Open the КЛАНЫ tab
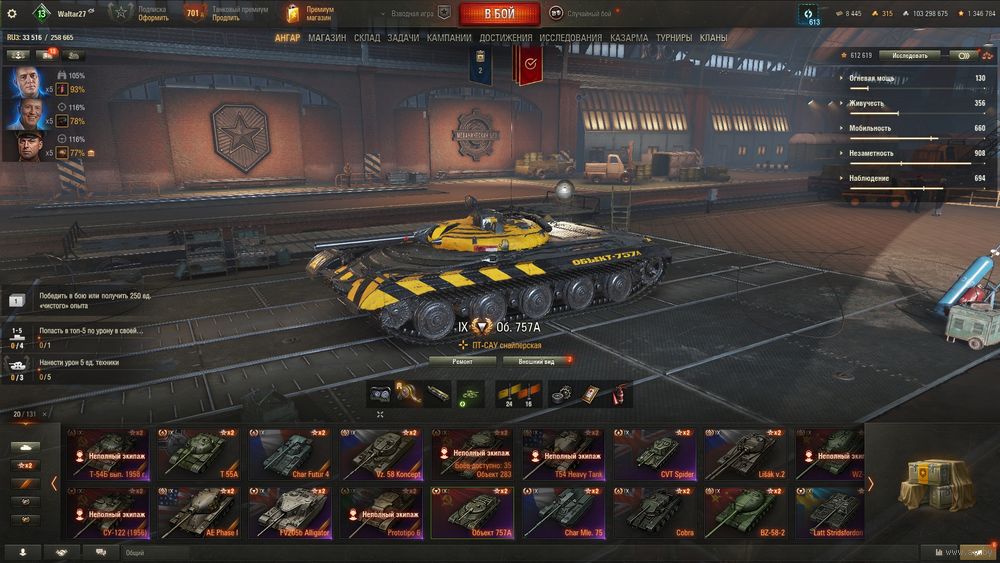This screenshot has height=563, width=1000. click(x=713, y=38)
